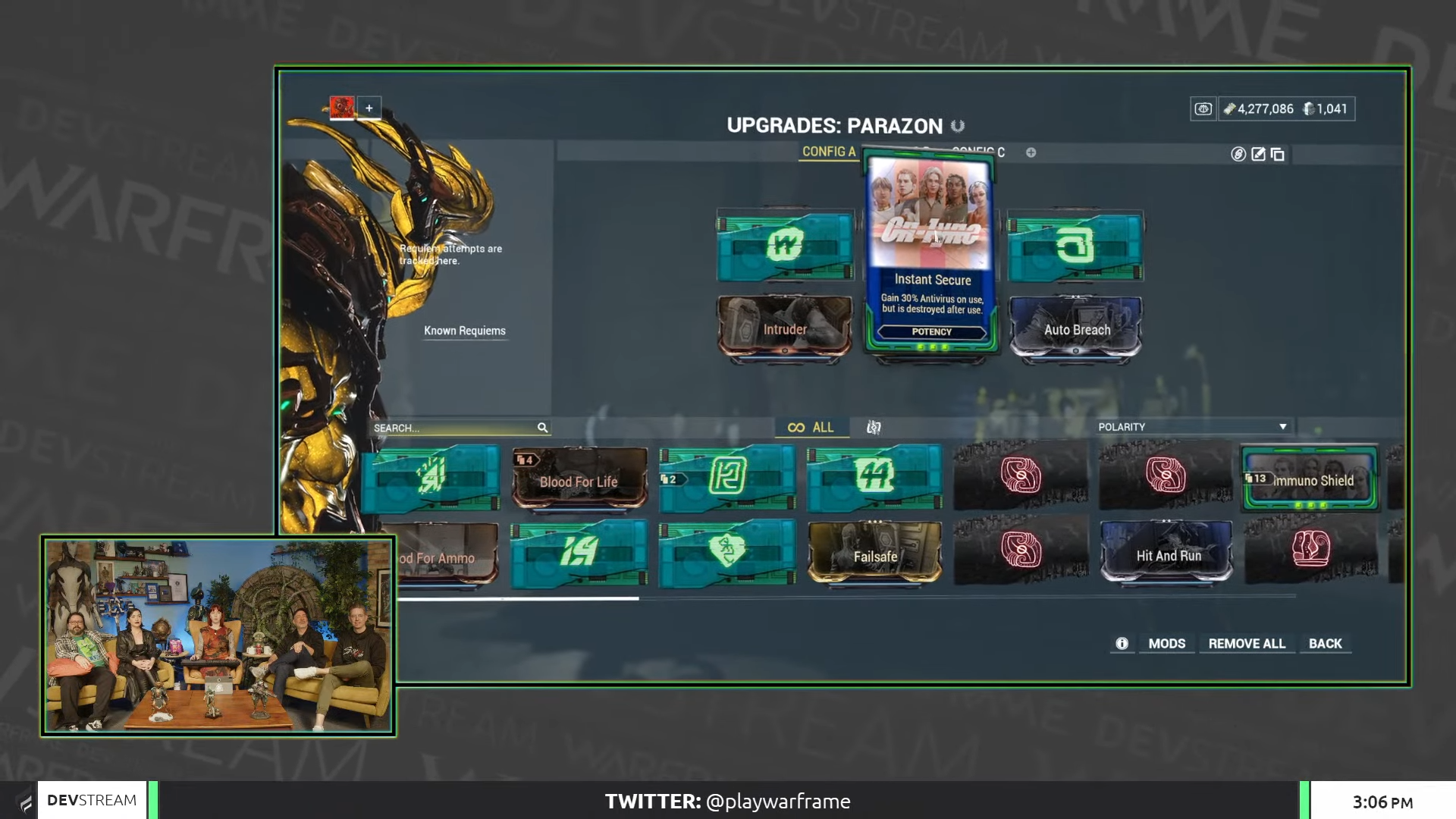Click the copy config icon
Screen dimensions: 1456x819
[x=1277, y=154]
